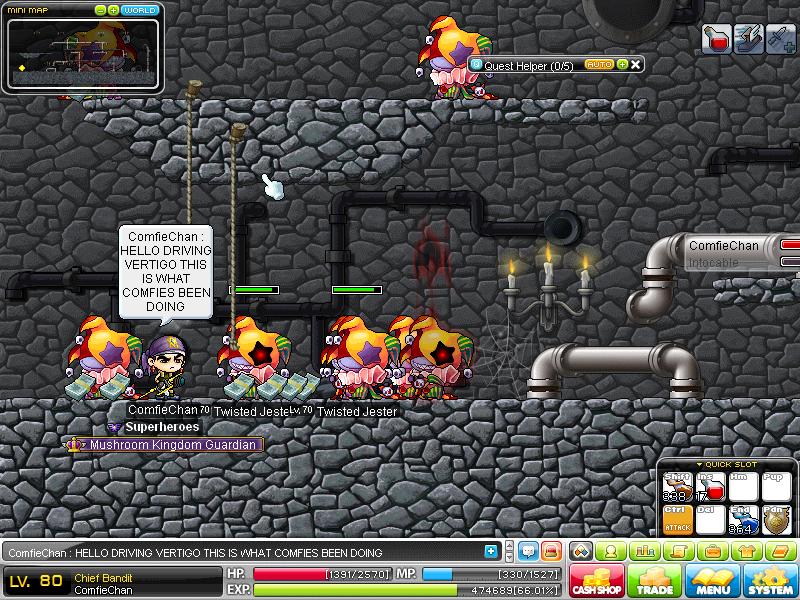Enlarge the minimap with the plus button
This screenshot has width=800, height=600.
pyautogui.click(x=114, y=10)
